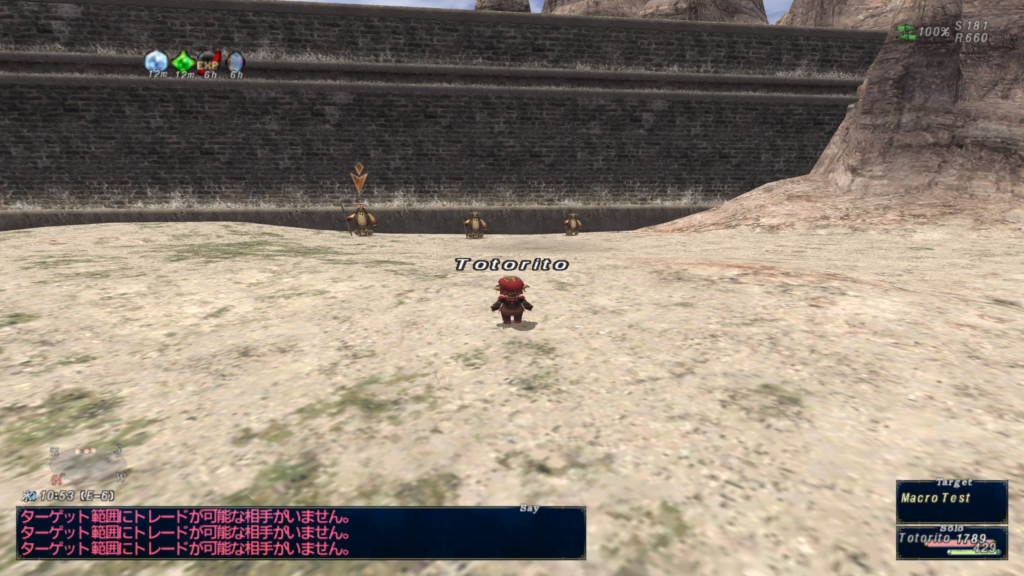The width and height of the screenshot is (1024, 576).
Task: Click the Say chat mode label
Action: [x=529, y=509]
